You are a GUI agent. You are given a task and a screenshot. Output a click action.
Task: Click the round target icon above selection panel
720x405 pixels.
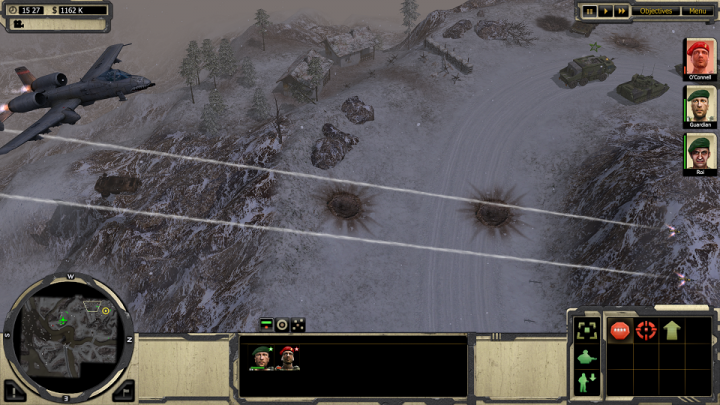click(282, 324)
